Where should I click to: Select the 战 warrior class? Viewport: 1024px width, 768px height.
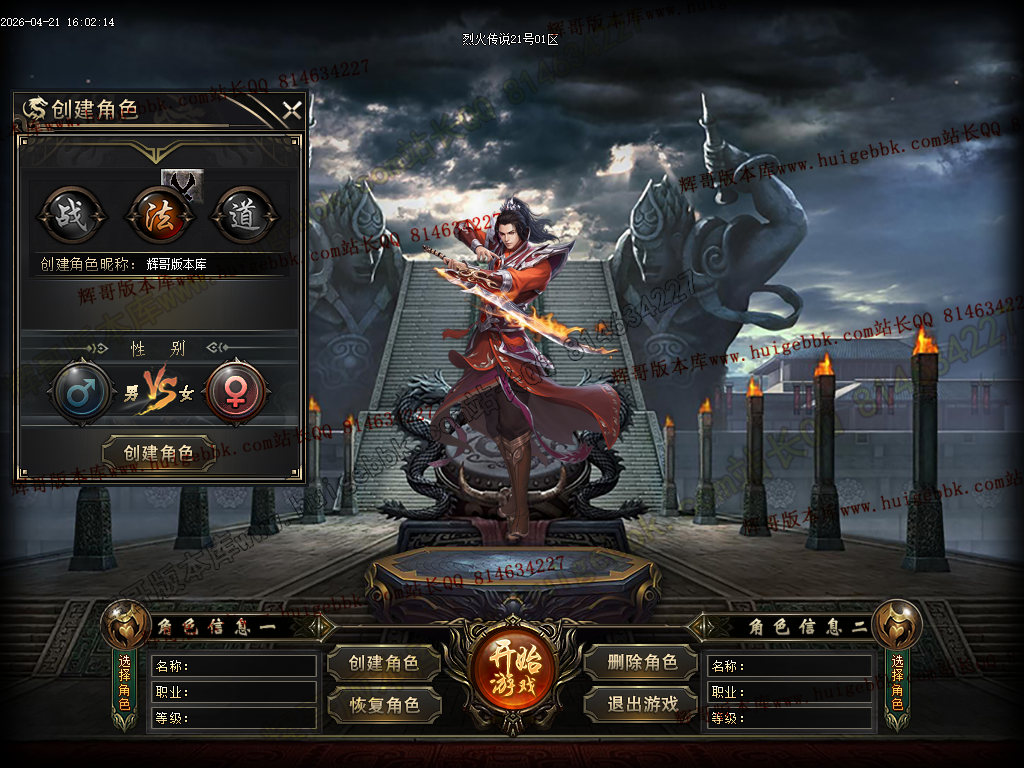[70, 216]
